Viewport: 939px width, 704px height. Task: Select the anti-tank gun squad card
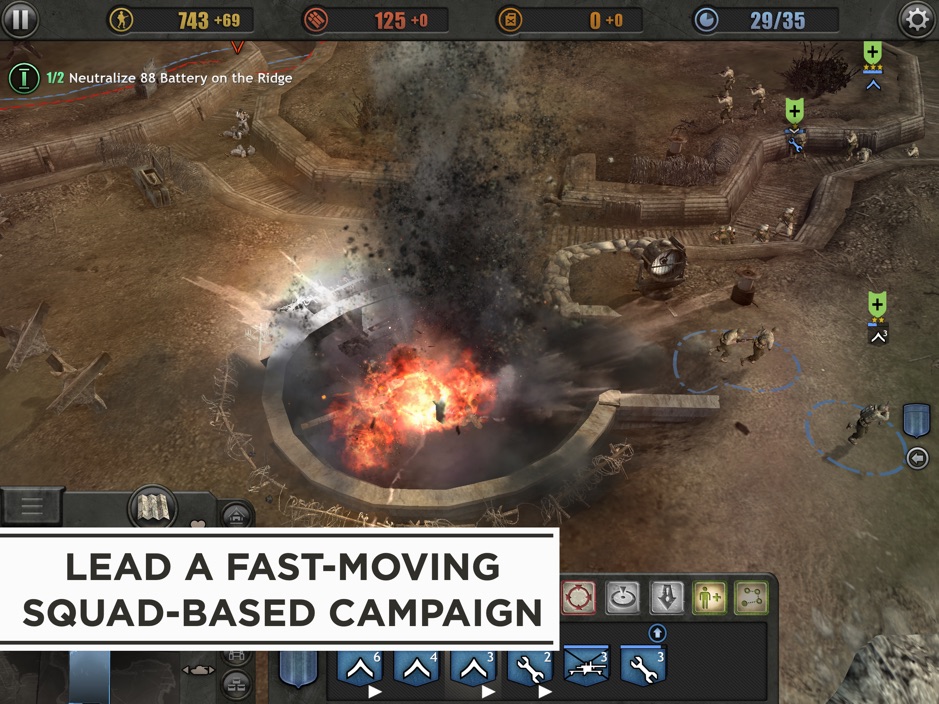click(x=587, y=667)
